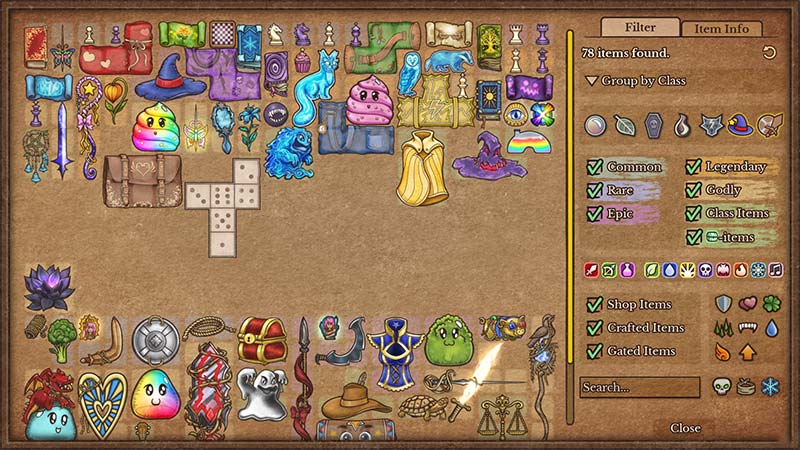Toggle the Gated Items checkbox

[x=595, y=350]
